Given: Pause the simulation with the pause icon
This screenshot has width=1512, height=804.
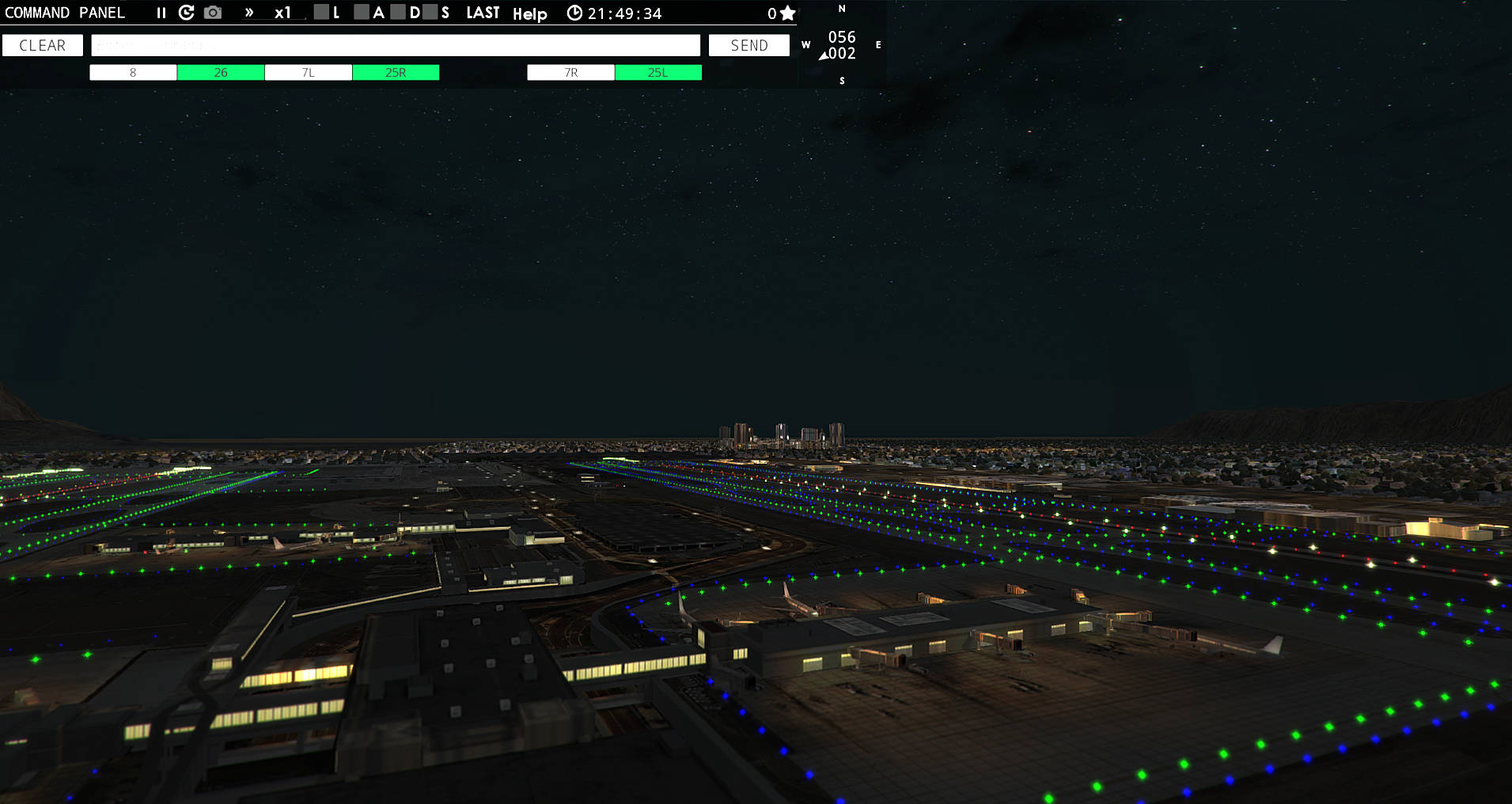Looking at the screenshot, I should click(x=161, y=13).
